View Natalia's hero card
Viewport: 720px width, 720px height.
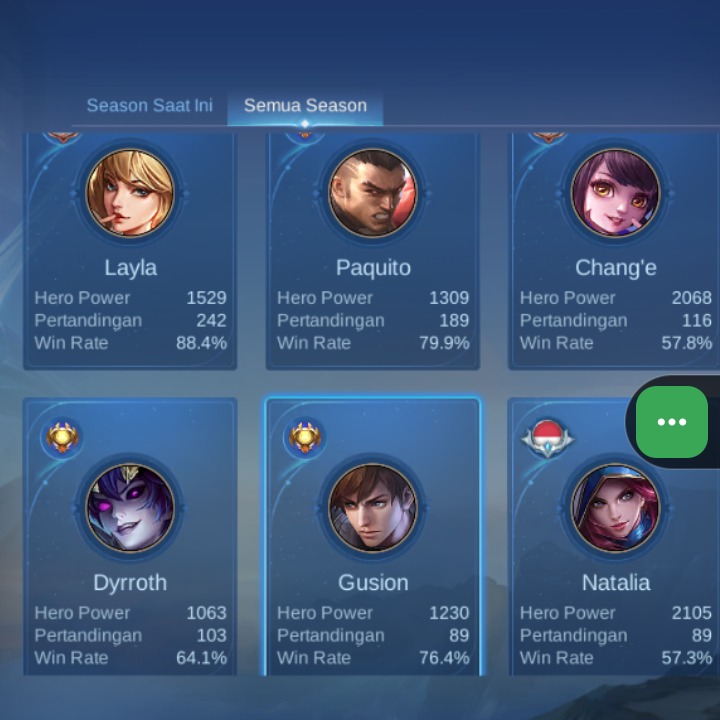615,560
